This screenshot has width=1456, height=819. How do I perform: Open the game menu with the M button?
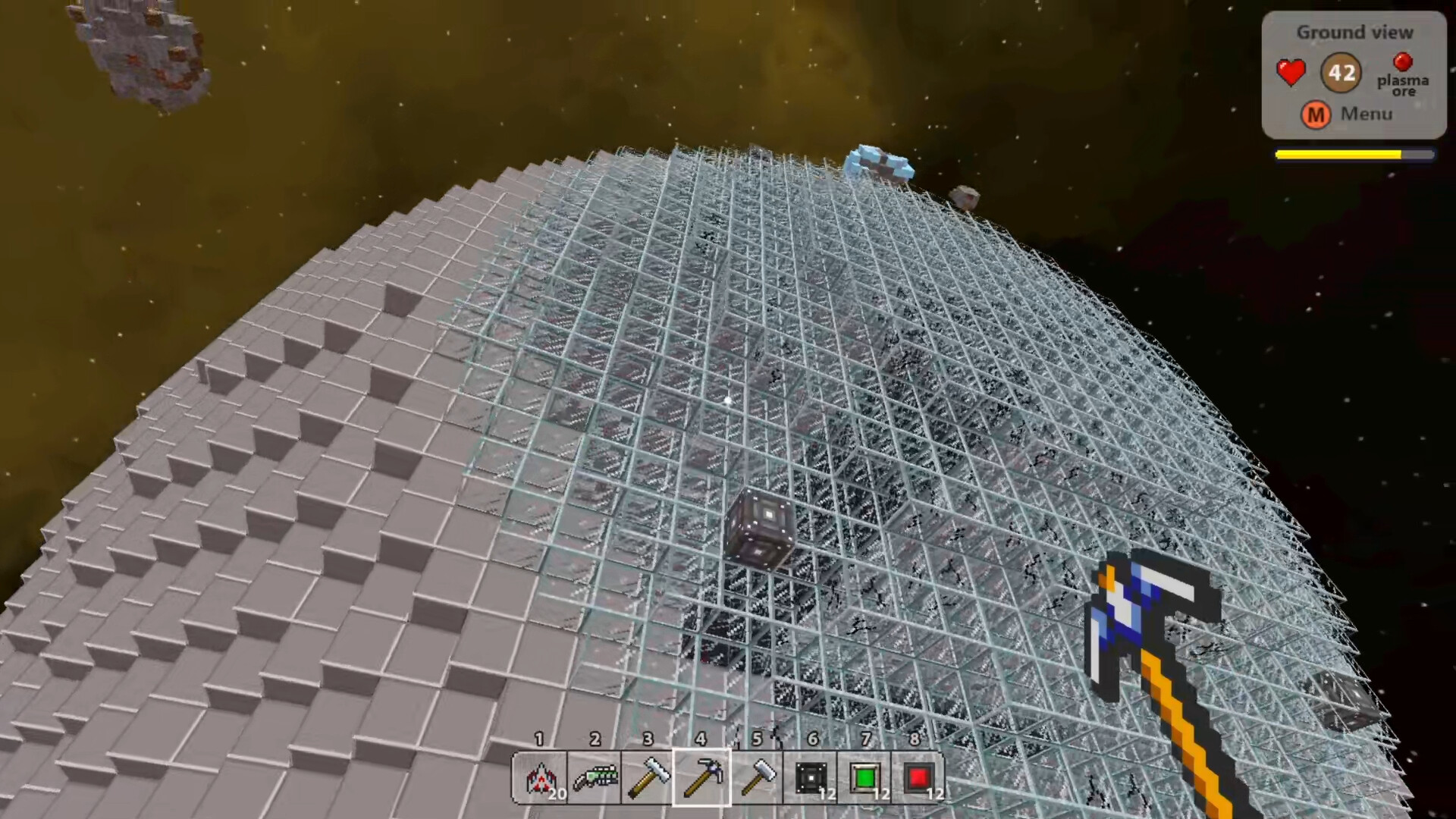coord(1316,115)
